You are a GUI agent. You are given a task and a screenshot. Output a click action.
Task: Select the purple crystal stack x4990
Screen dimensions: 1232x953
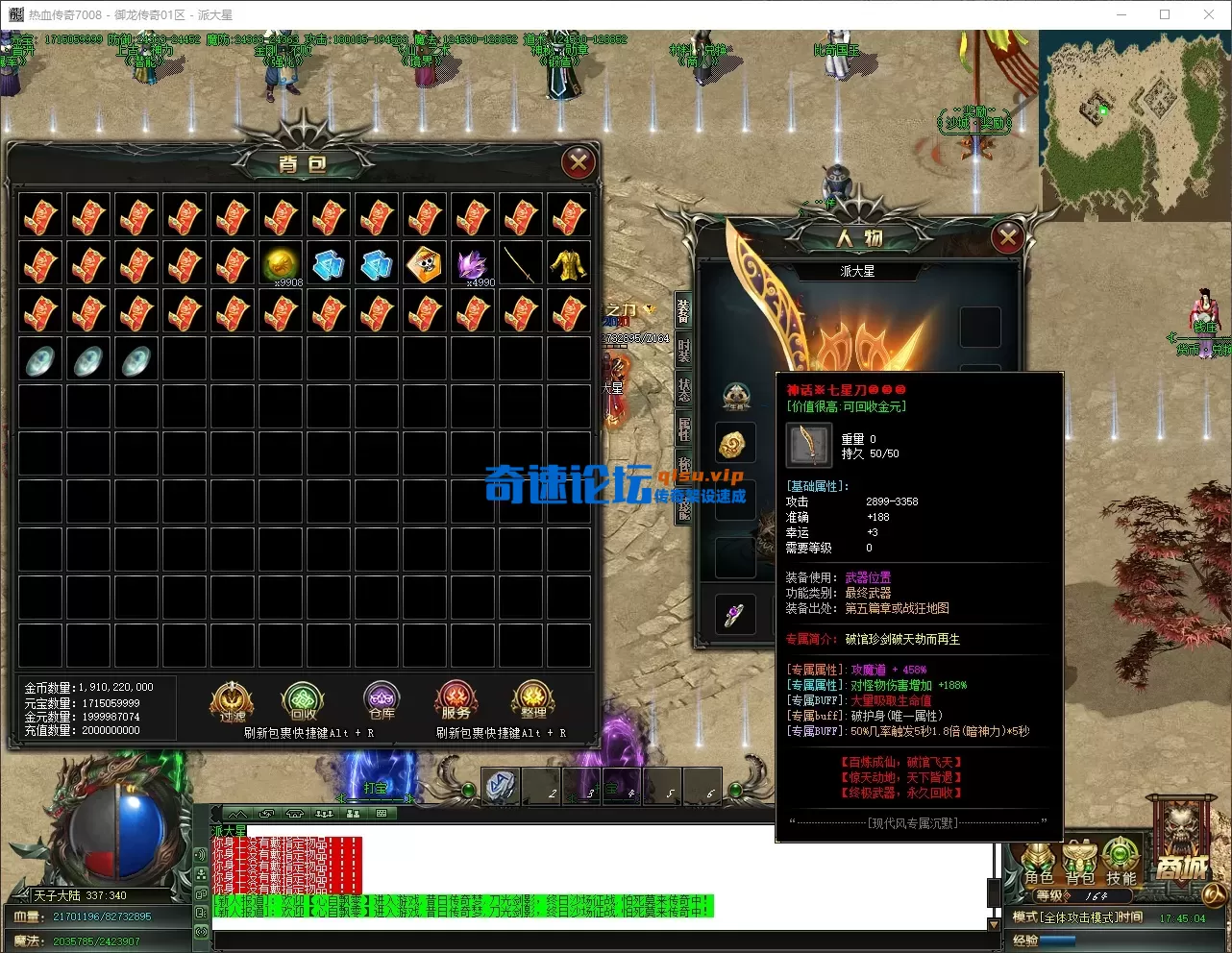coord(473,263)
